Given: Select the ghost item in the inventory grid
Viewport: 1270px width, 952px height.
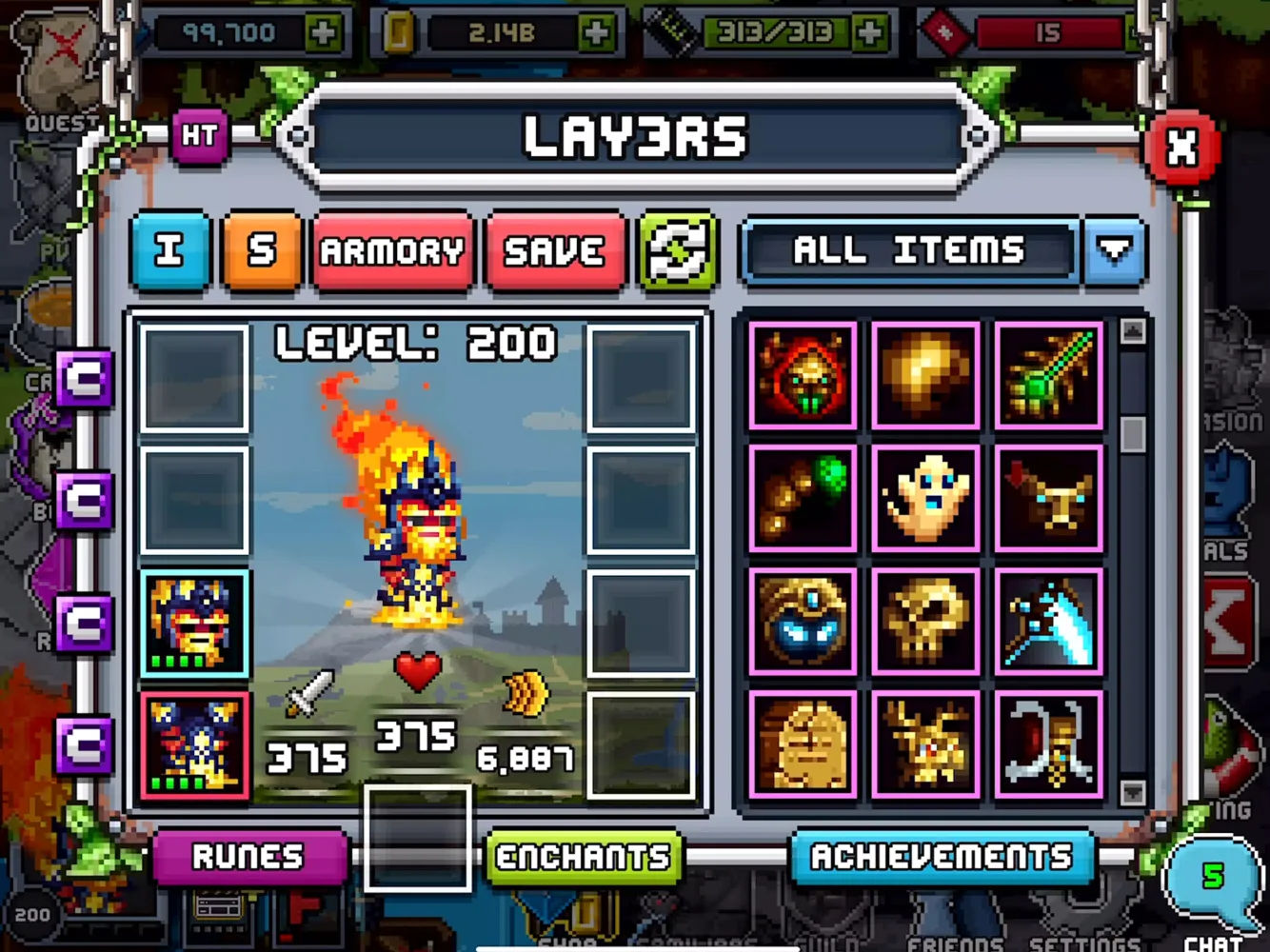Looking at the screenshot, I should point(925,497).
